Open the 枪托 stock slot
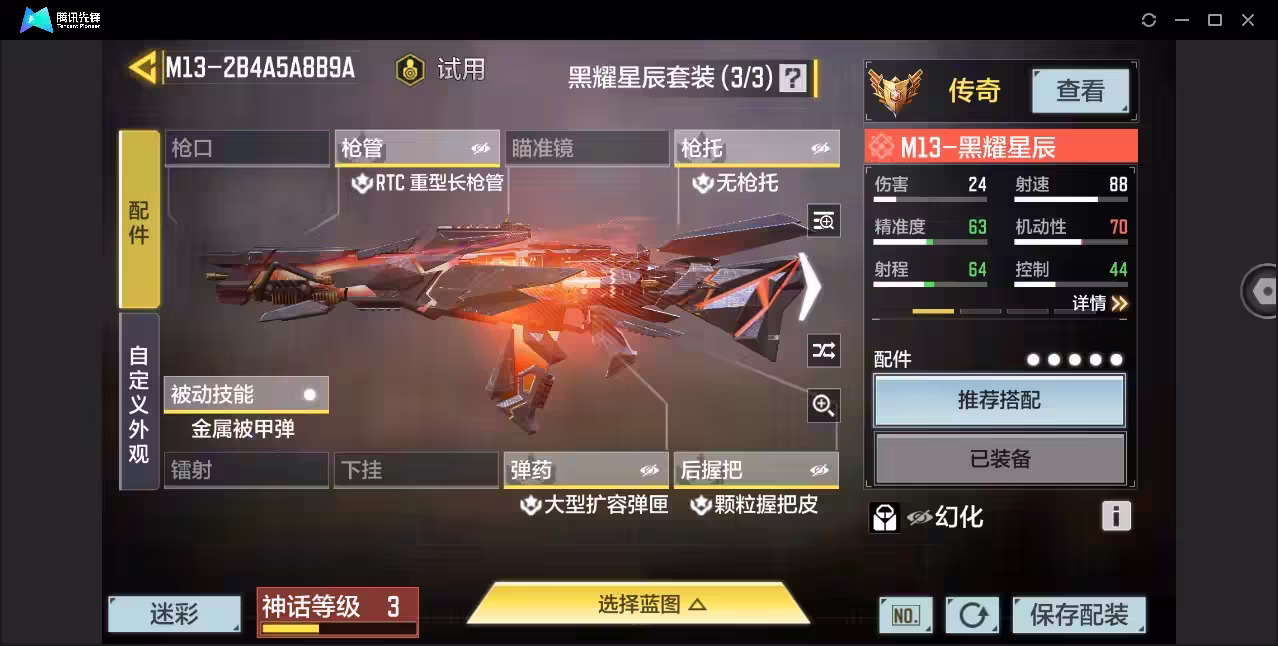Viewport: 1278px width, 646px height. pos(756,149)
